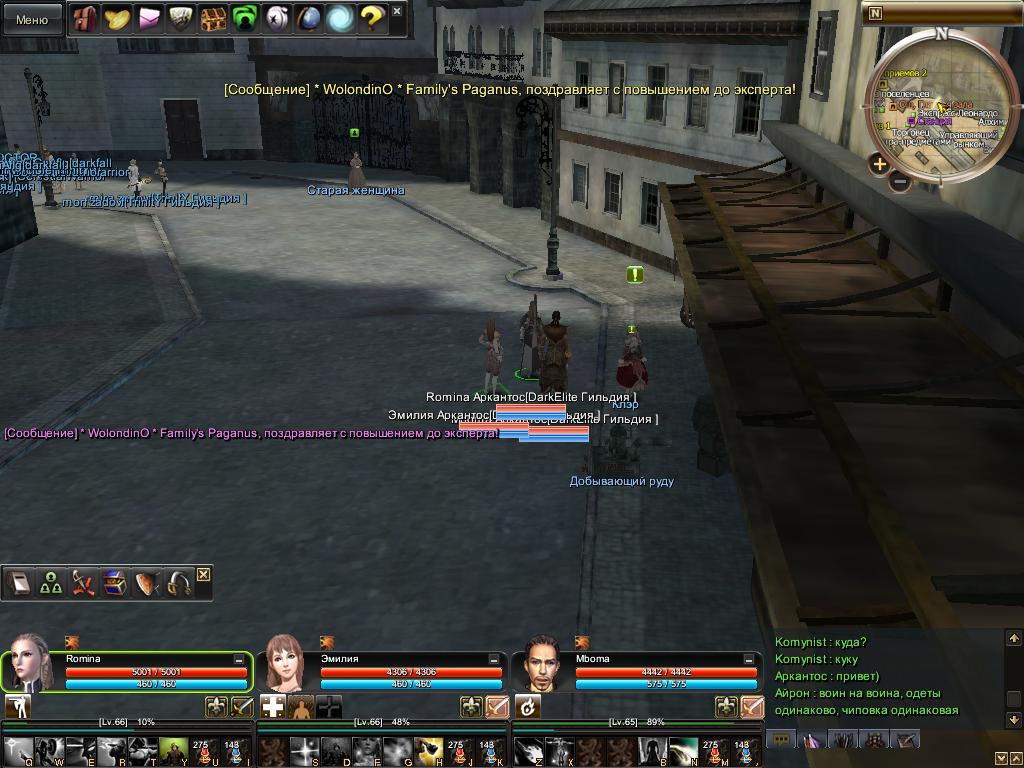Viewport: 1024px width, 768px height.
Task: Open the wooden treasure chest icon
Action: 213,18
